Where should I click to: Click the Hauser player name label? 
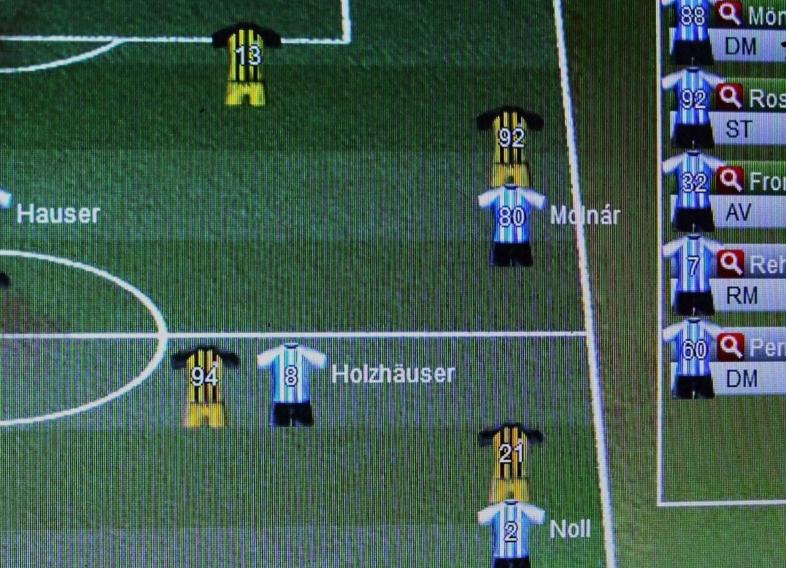pyautogui.click(x=58, y=214)
